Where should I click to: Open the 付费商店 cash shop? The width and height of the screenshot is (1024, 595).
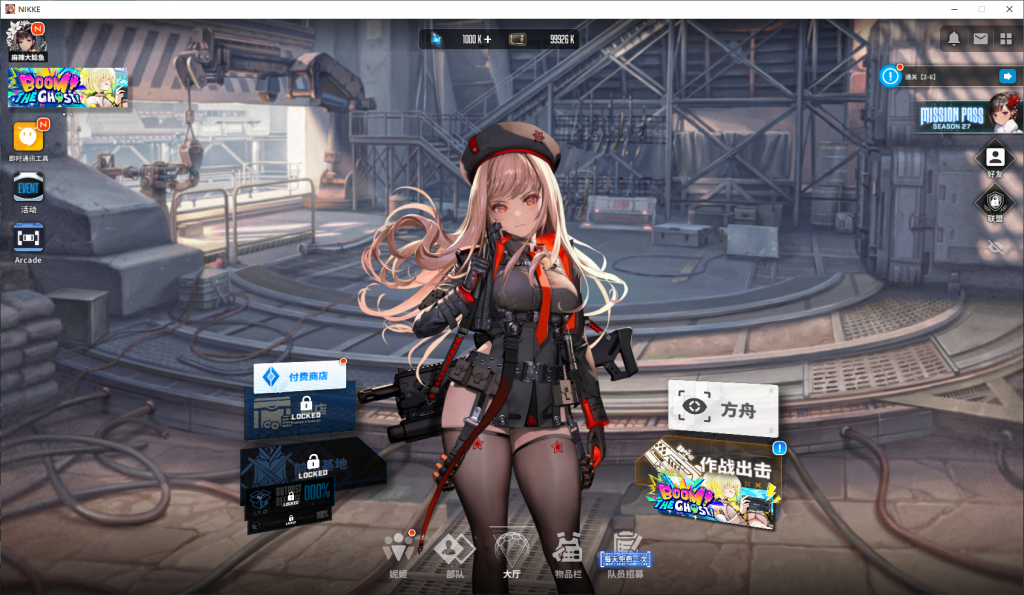coord(300,377)
